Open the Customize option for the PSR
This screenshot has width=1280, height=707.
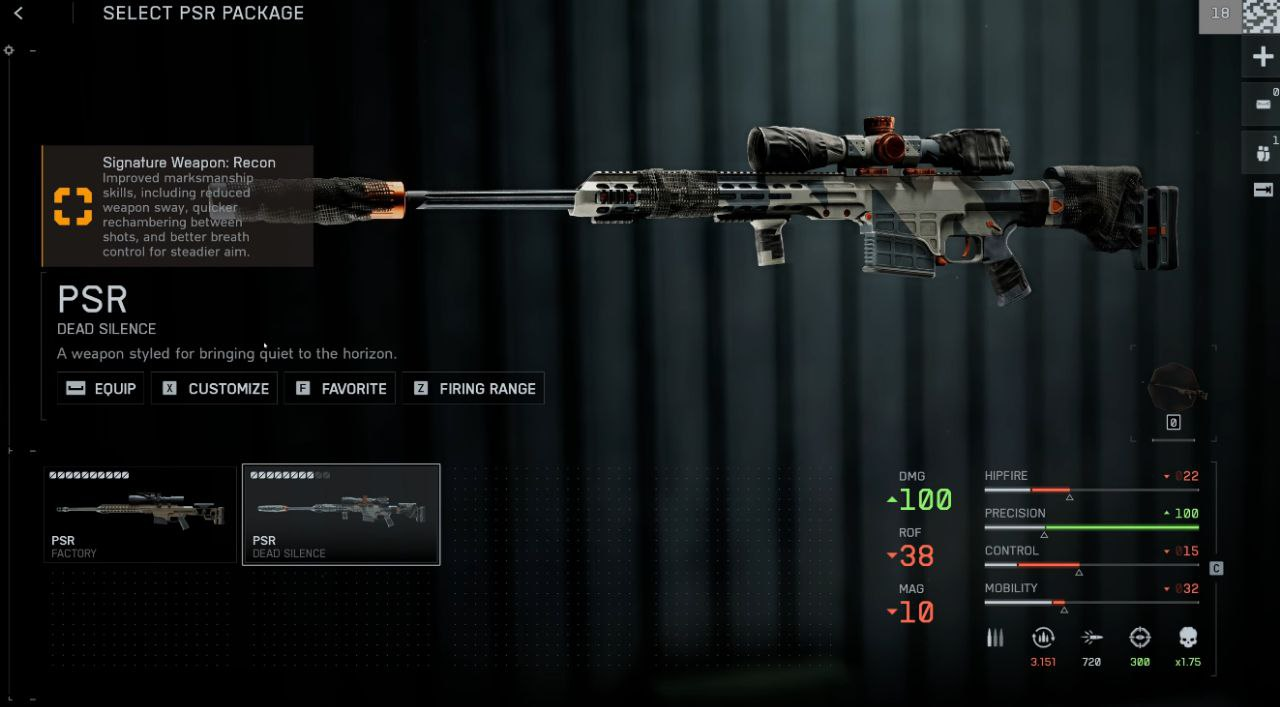click(x=216, y=388)
